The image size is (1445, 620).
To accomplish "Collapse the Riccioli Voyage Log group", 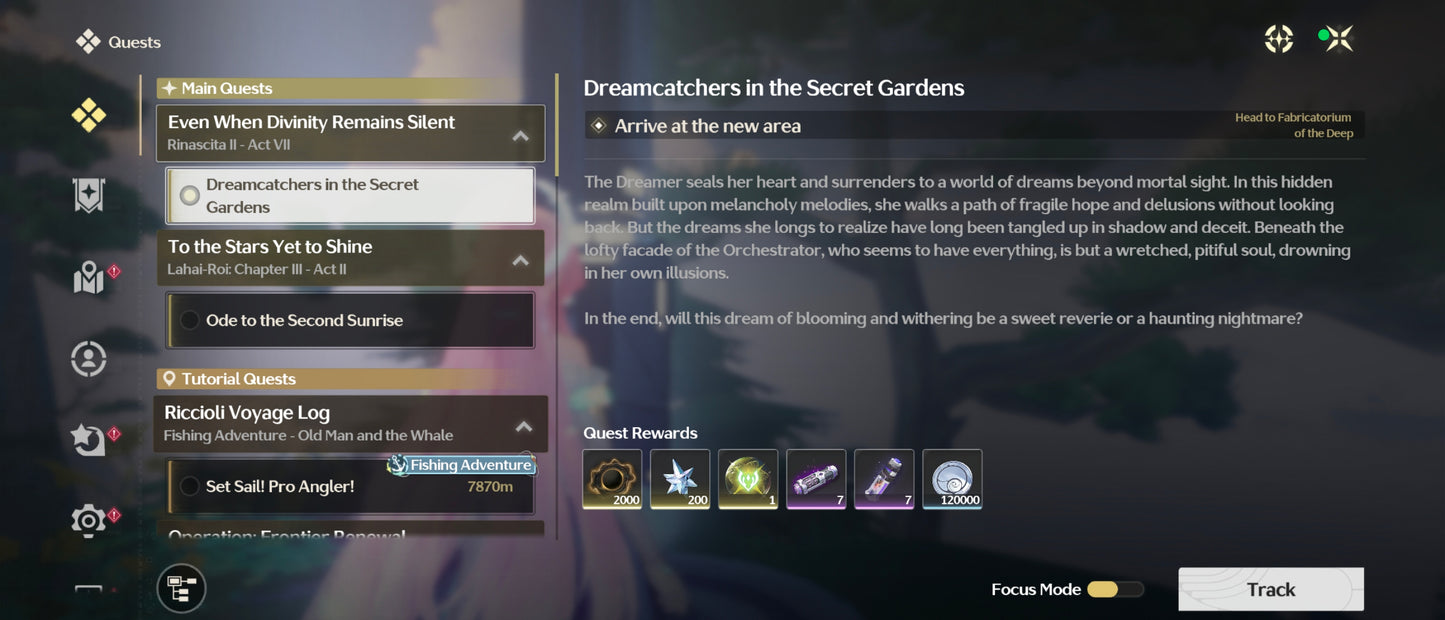I will [x=523, y=427].
